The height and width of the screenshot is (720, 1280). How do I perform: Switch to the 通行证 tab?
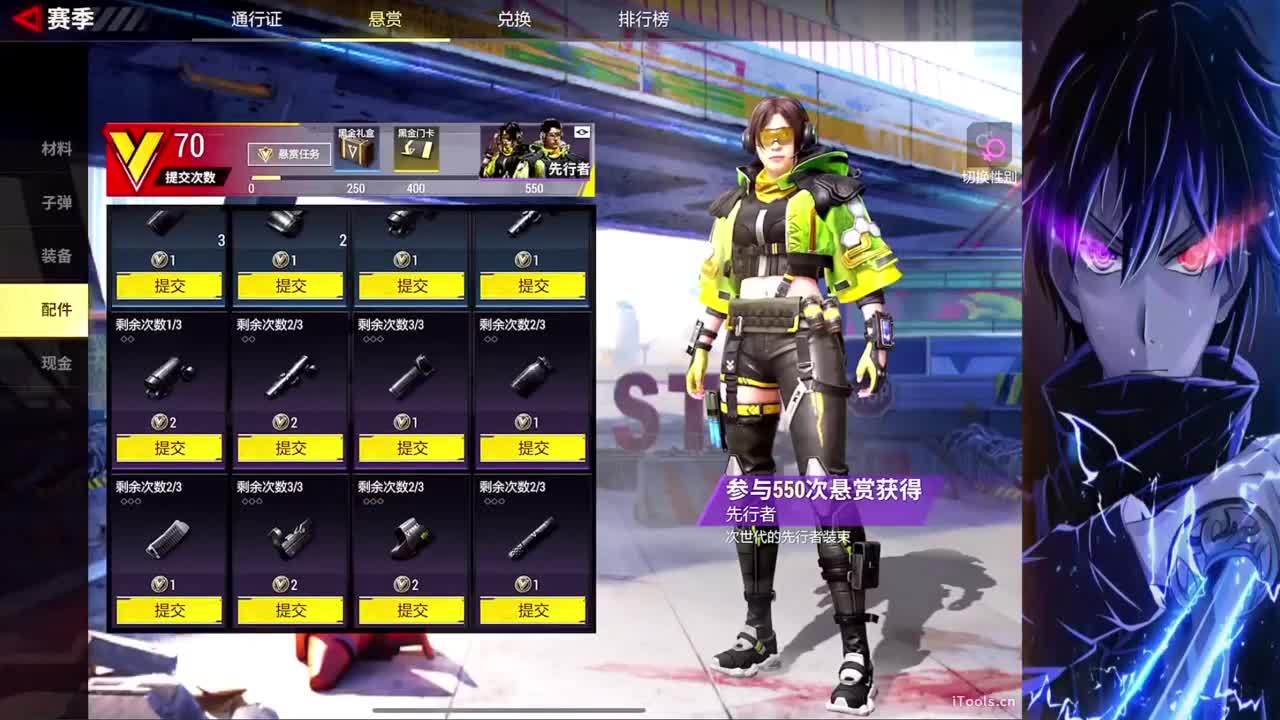pyautogui.click(x=256, y=18)
